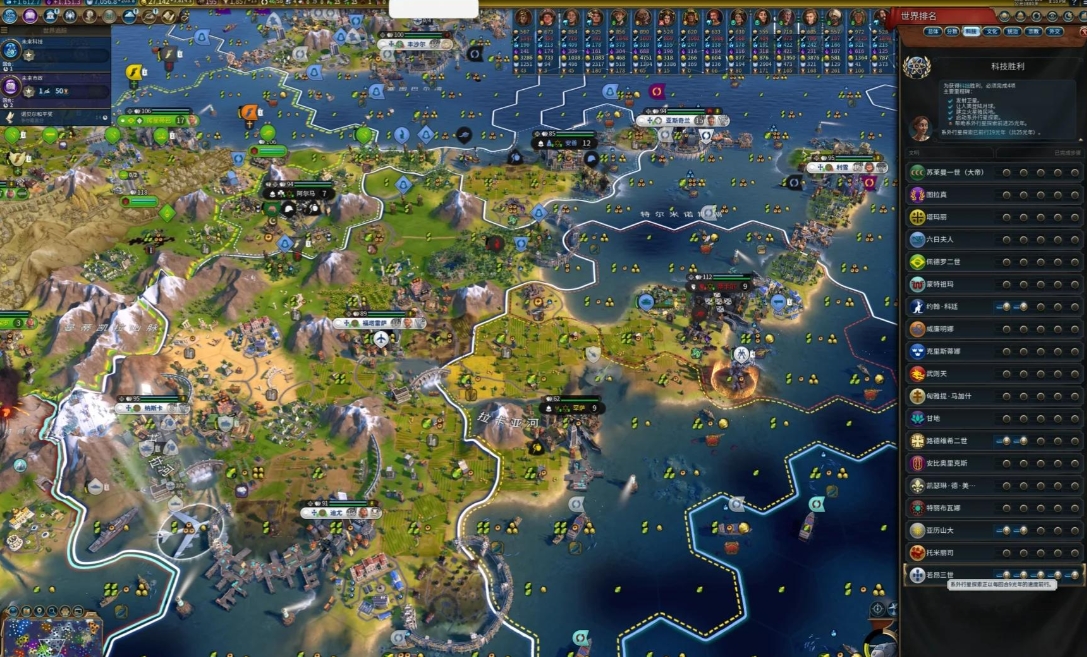
Task: Show the 统治 domination victory tab
Action: click(1013, 31)
